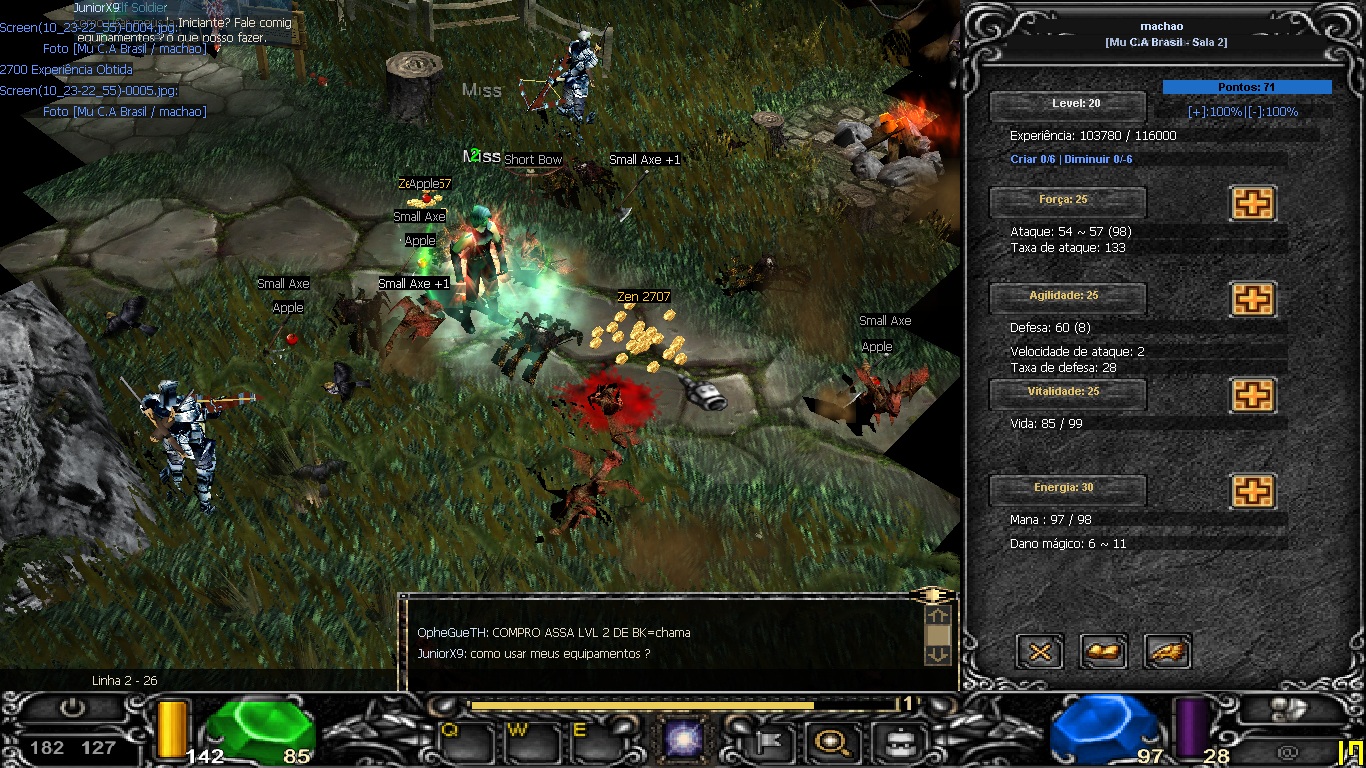The width and height of the screenshot is (1366, 768).
Task: Click the gold gauntlet button in character panel
Action: point(1104,652)
